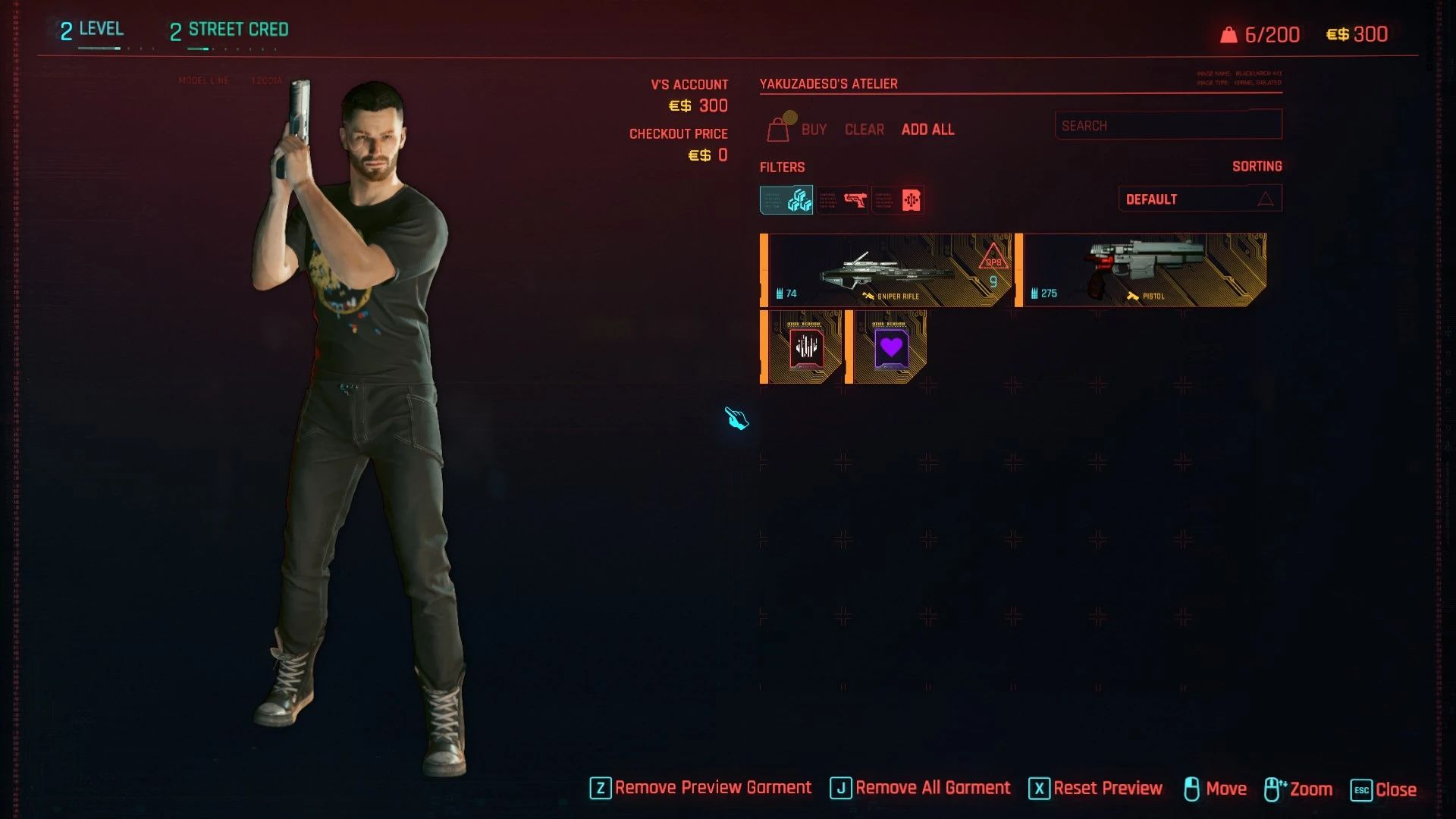Click the Clear button to empty cart

pyautogui.click(x=864, y=130)
